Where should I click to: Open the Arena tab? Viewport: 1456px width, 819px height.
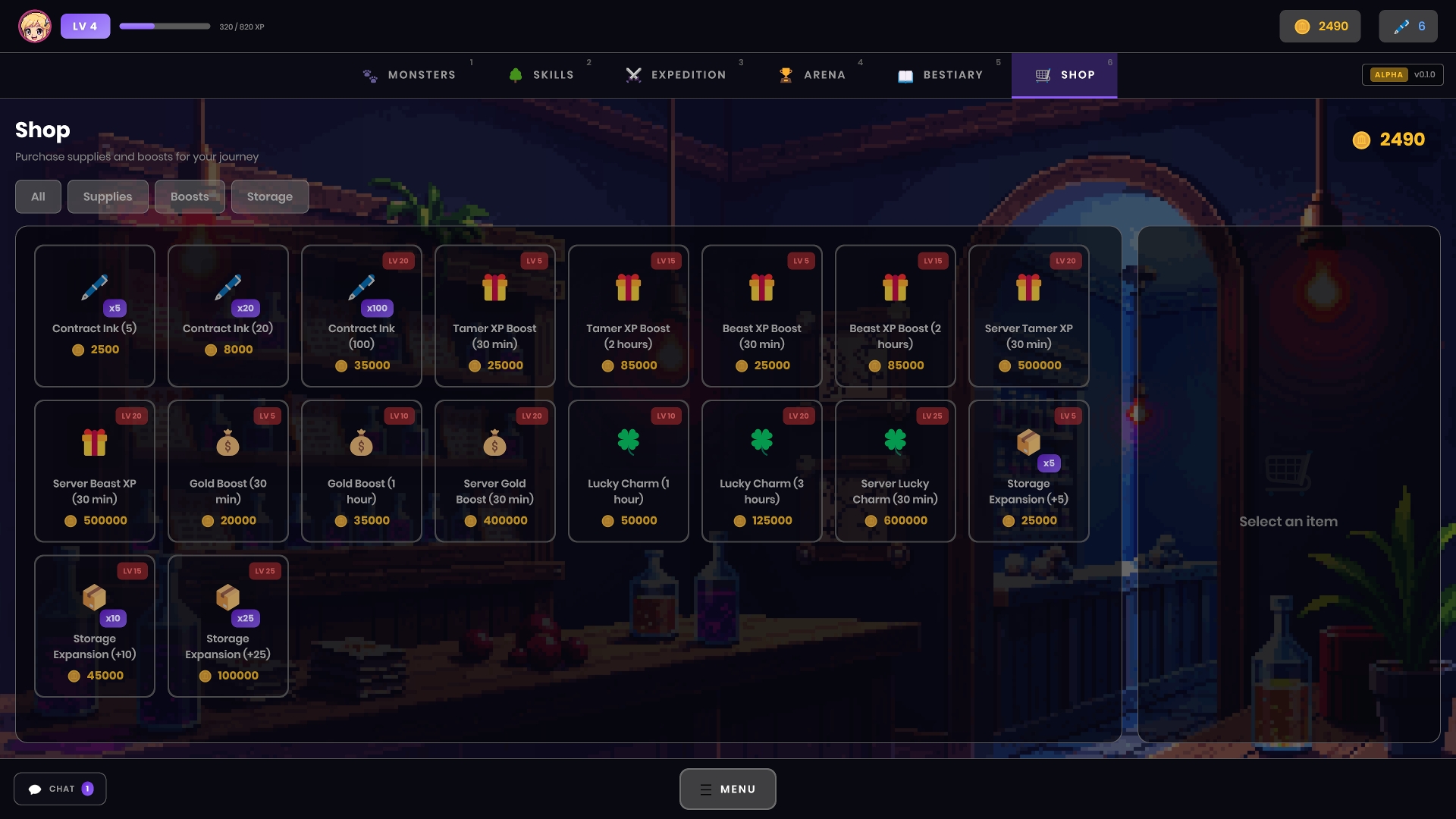pos(813,75)
